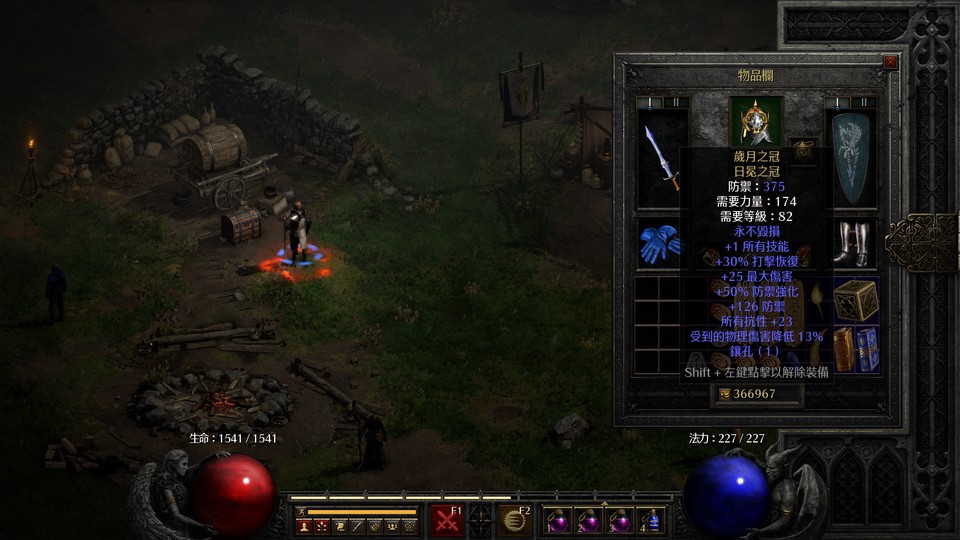Image resolution: width=960 pixels, height=540 pixels.
Task: Use the purple potion in belt slot 1
Action: 557,521
